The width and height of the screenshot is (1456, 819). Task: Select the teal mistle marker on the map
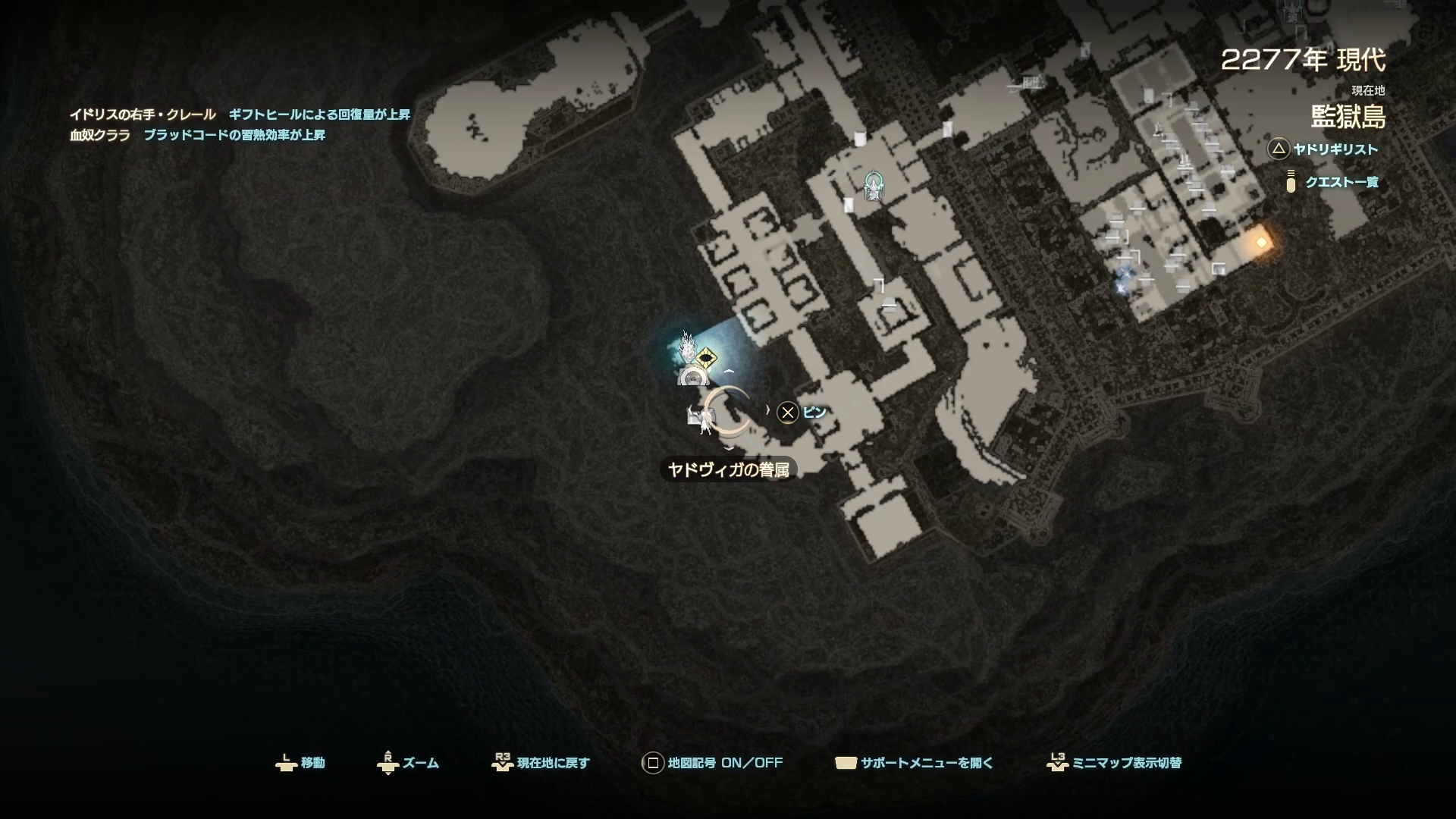tap(874, 184)
